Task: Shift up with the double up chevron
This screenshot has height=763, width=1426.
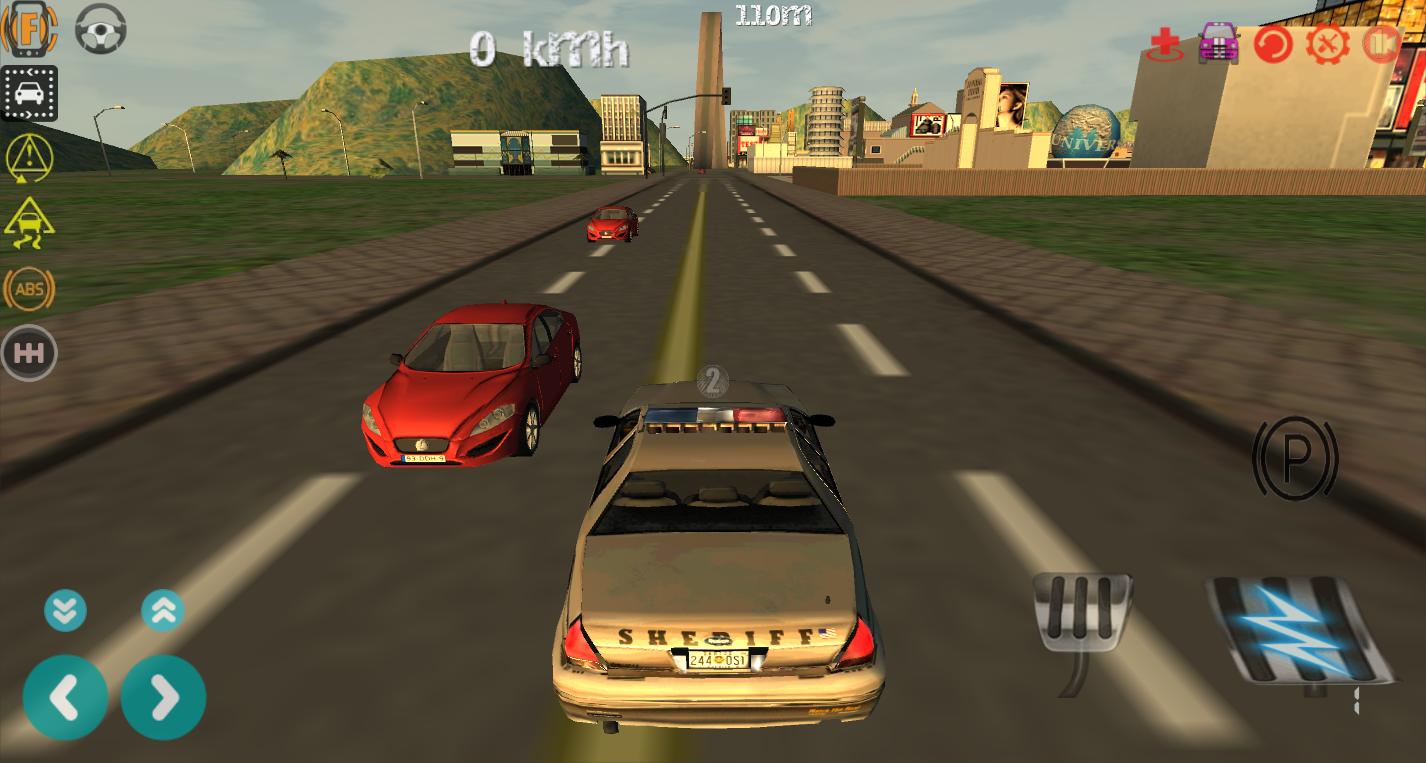Action: pyautogui.click(x=163, y=610)
